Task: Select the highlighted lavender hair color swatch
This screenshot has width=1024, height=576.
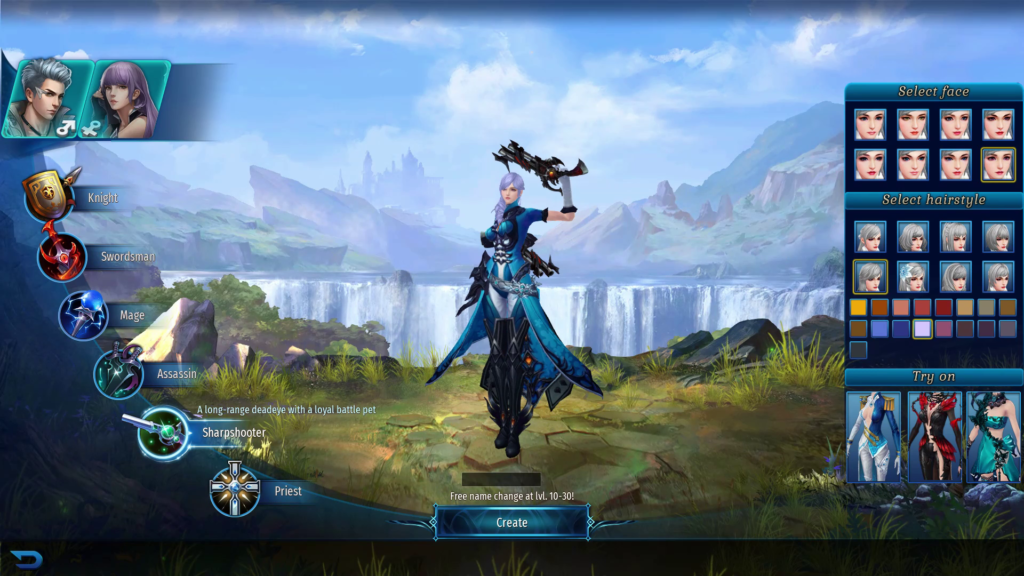Action: point(922,328)
